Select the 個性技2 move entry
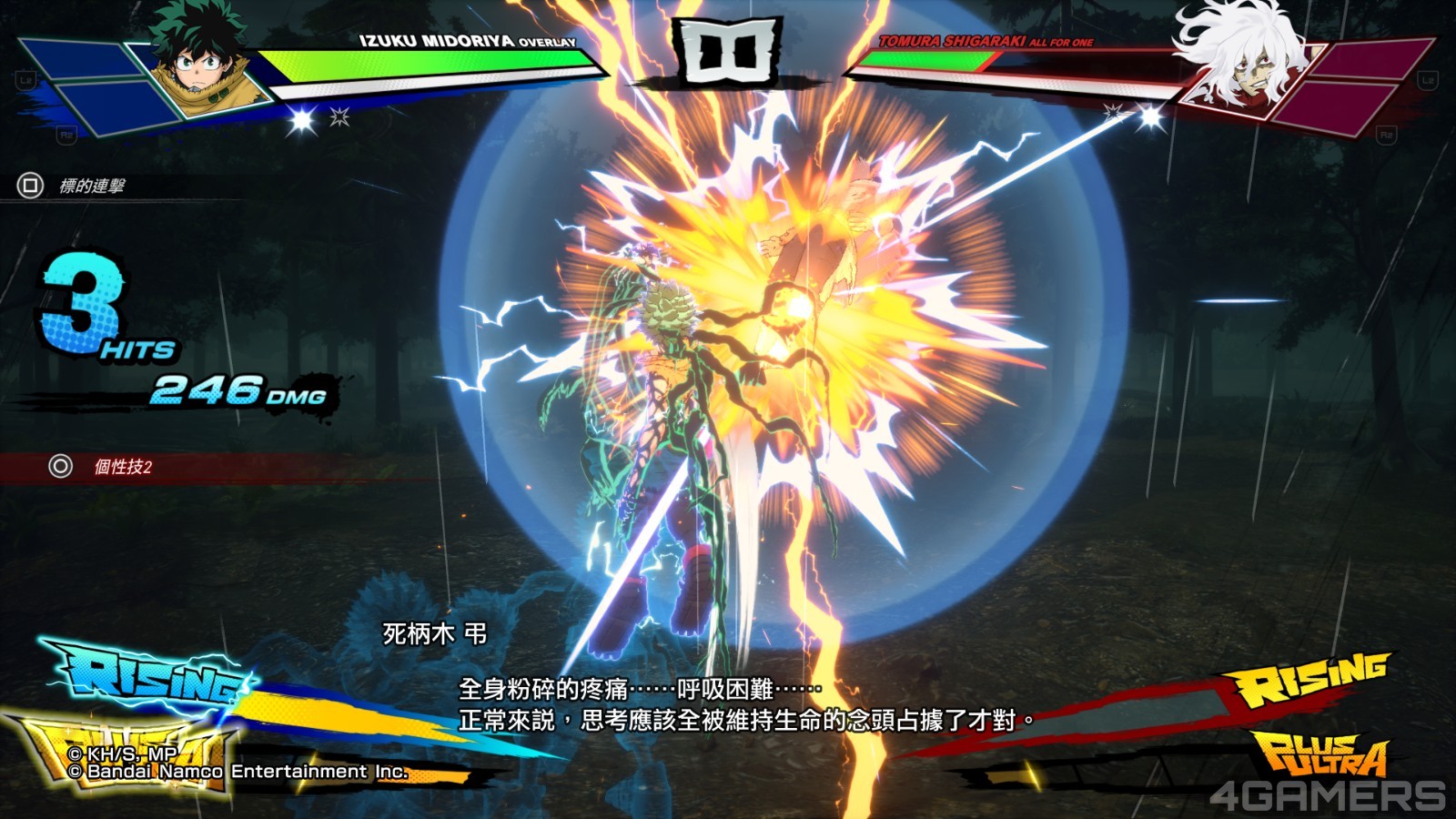This screenshot has width=1456, height=819. 122,467
